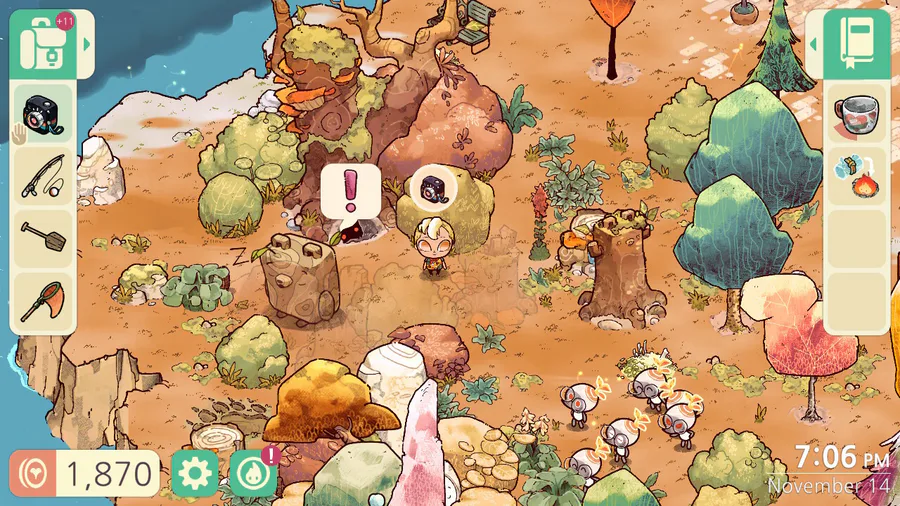Open the backpack inventory

pos(43,44)
